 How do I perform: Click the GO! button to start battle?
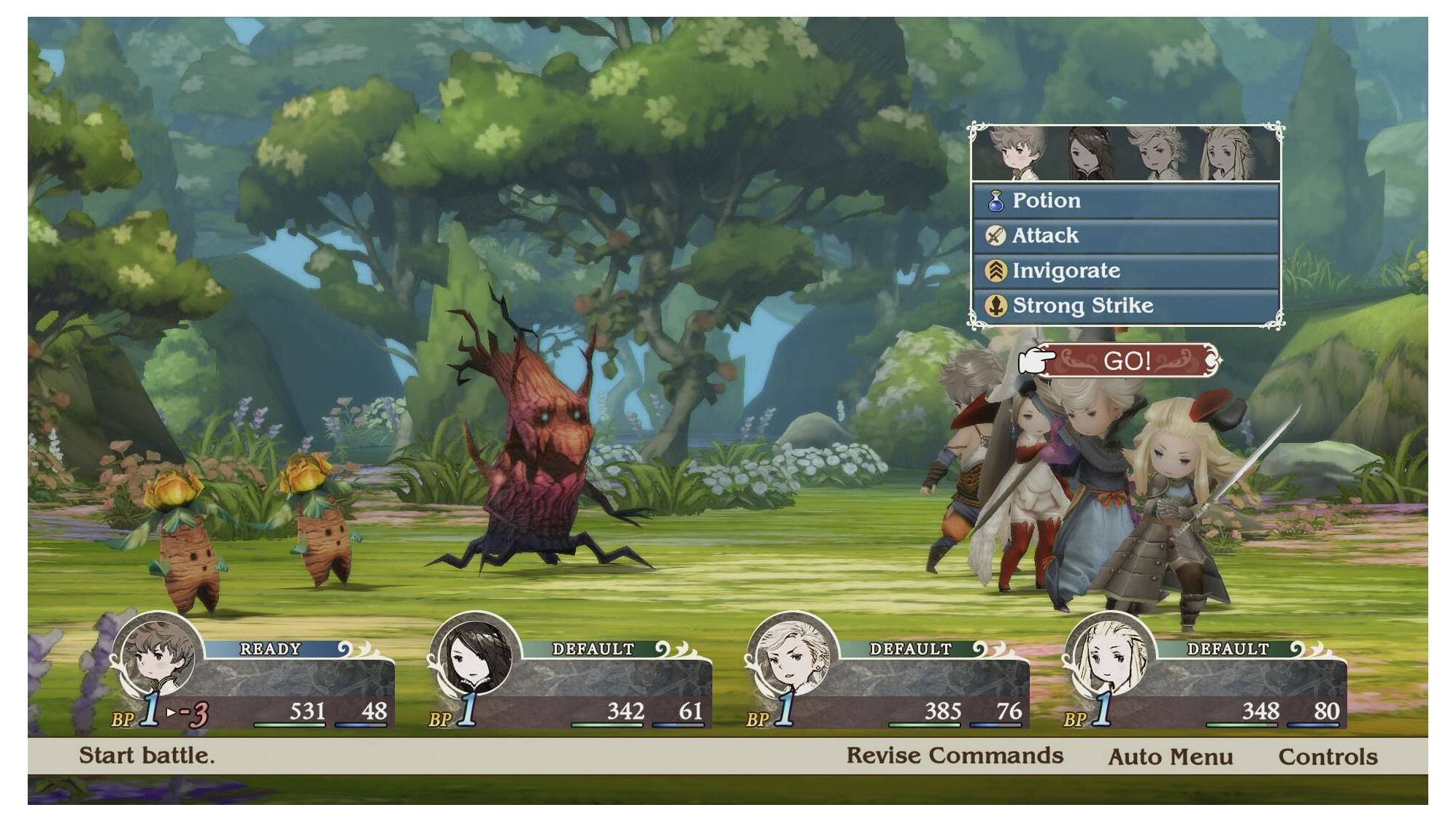(1126, 361)
